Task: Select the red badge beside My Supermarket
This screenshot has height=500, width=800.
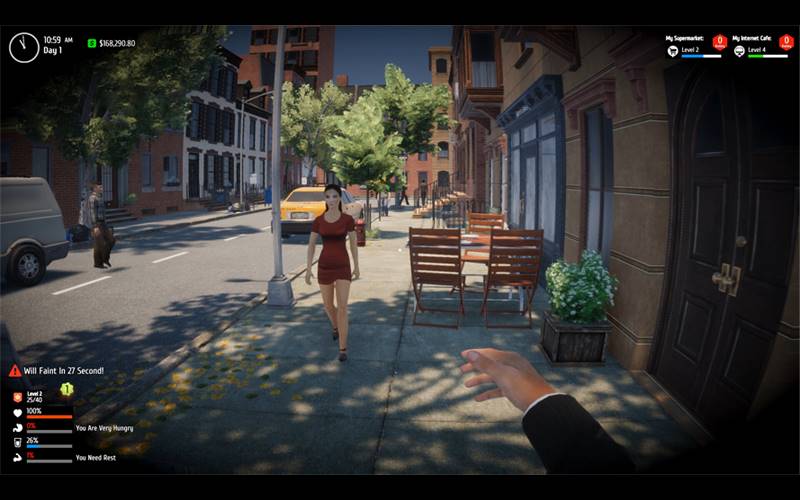Action: click(x=719, y=42)
